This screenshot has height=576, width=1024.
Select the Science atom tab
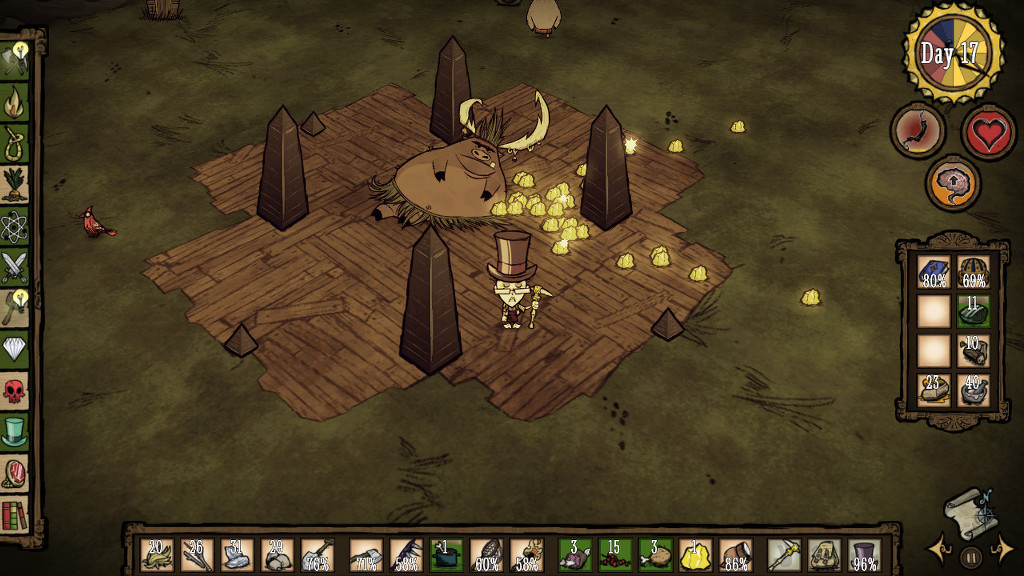click(x=15, y=226)
